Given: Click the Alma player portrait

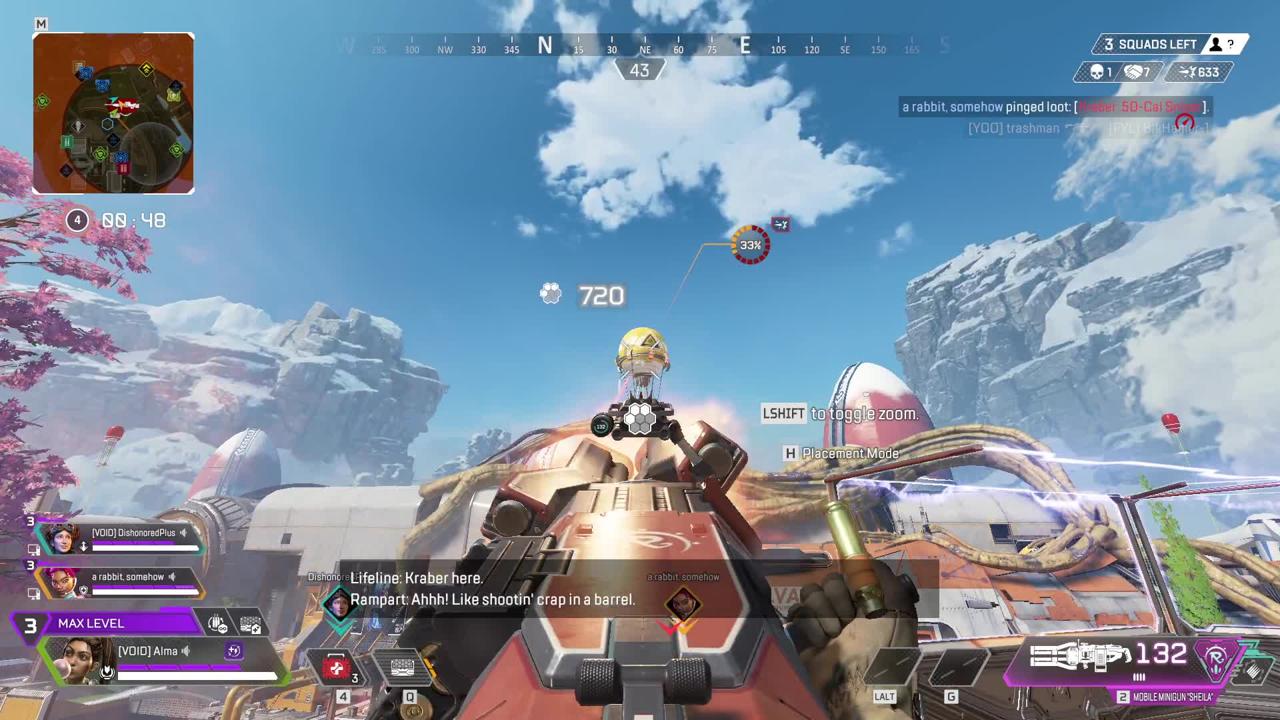Looking at the screenshot, I should 77,658.
